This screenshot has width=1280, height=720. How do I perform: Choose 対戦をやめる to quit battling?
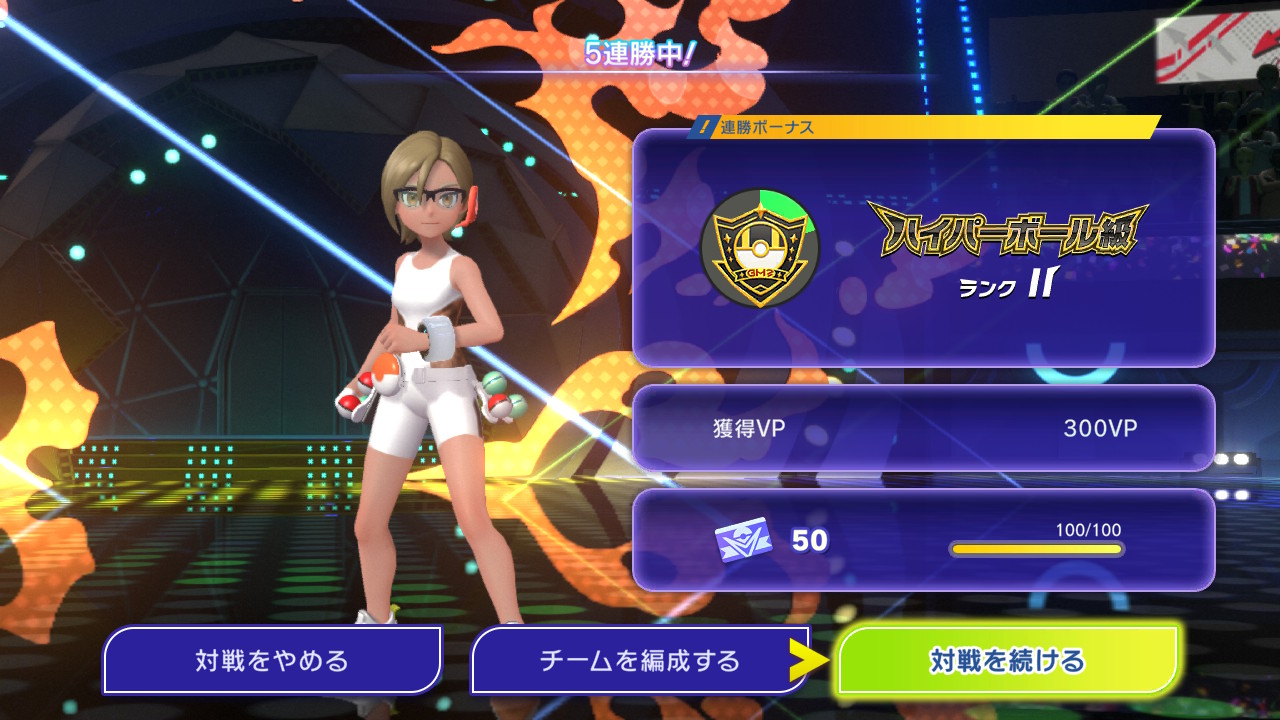[x=272, y=660]
